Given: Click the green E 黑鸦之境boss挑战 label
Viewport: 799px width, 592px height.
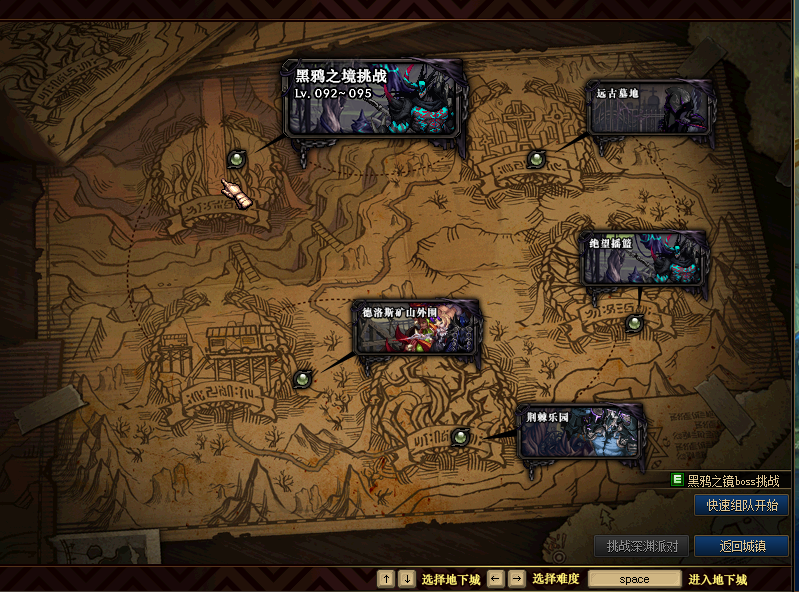Looking at the screenshot, I should tap(727, 481).
